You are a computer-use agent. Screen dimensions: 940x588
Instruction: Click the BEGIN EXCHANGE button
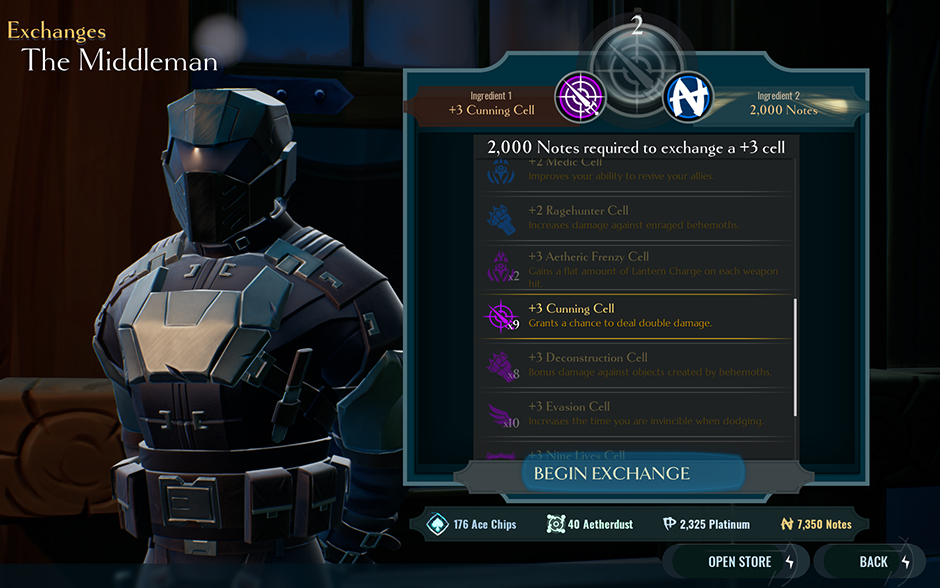point(611,473)
